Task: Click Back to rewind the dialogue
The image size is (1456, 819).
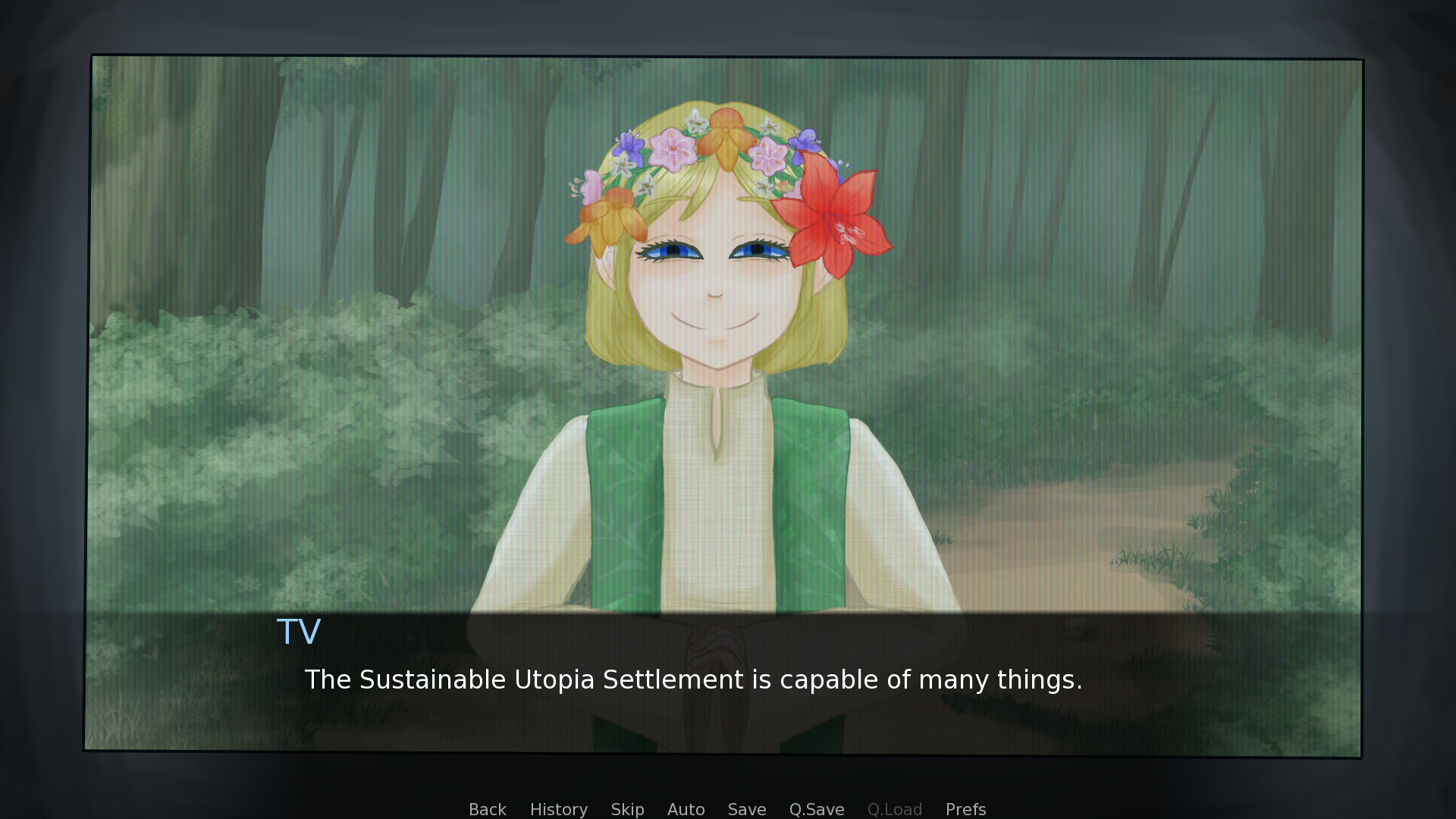Action: pyautogui.click(x=487, y=809)
